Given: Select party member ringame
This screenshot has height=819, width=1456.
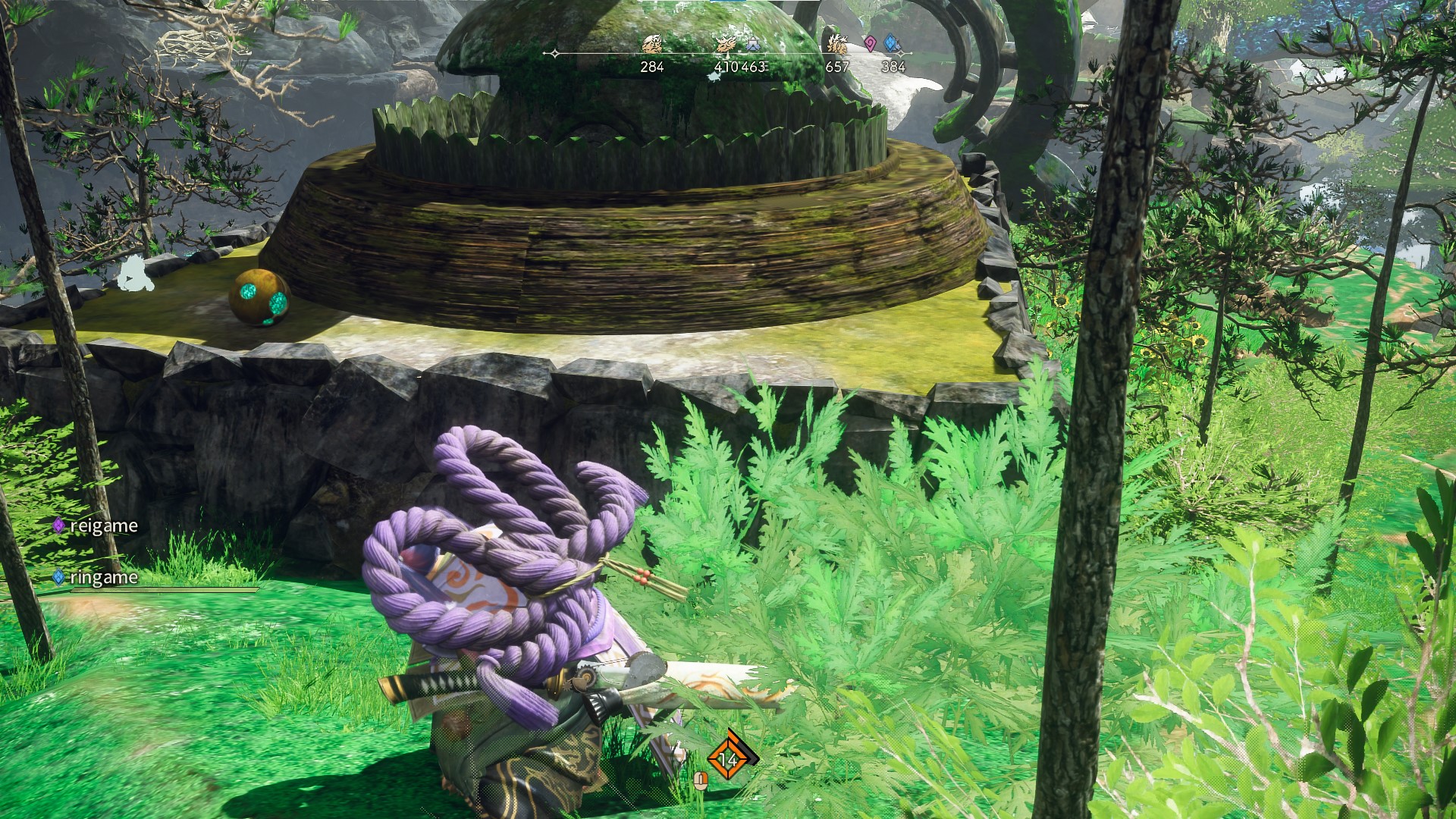Looking at the screenshot, I should [x=96, y=577].
